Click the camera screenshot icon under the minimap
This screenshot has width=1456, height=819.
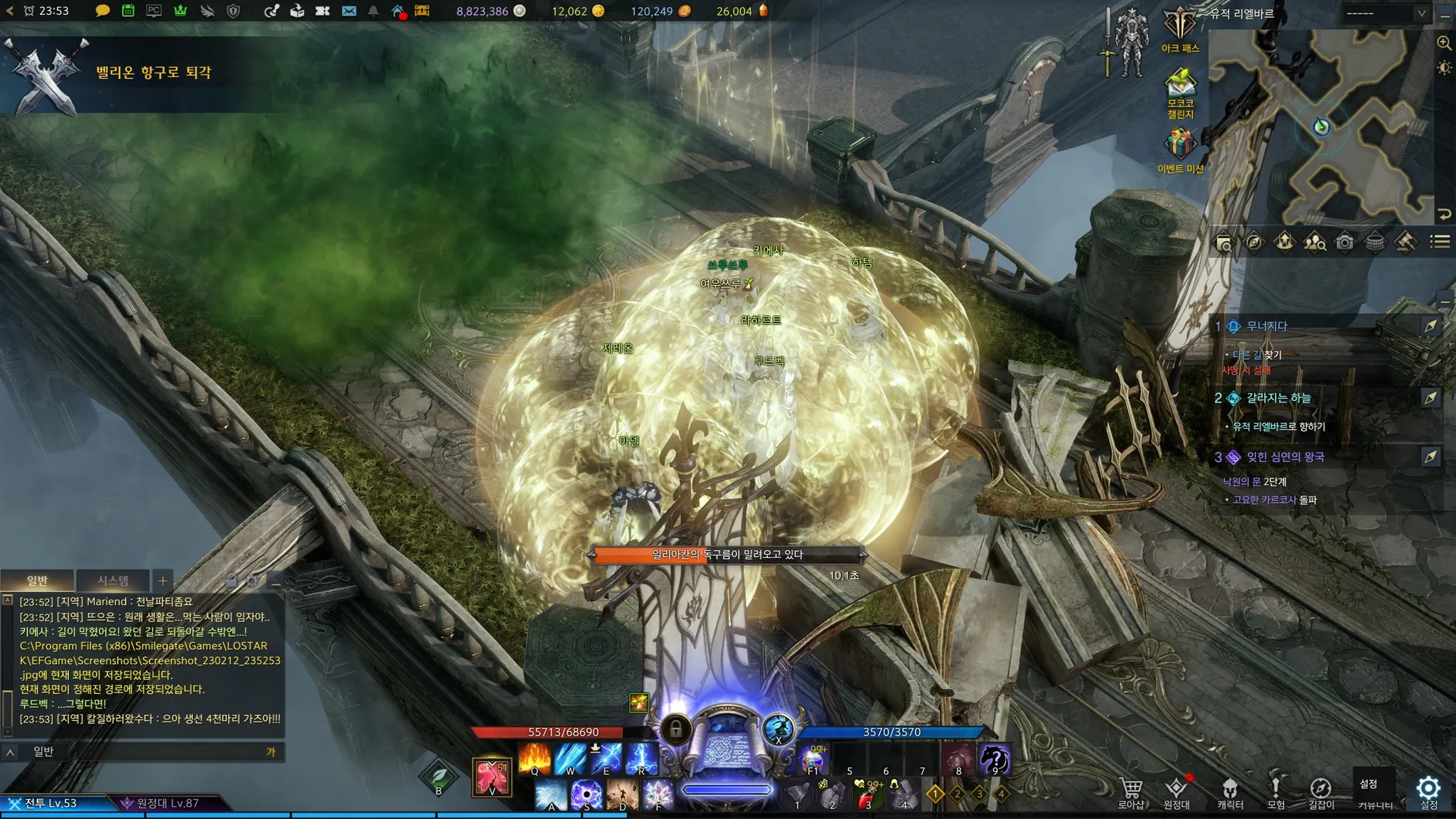click(1344, 242)
